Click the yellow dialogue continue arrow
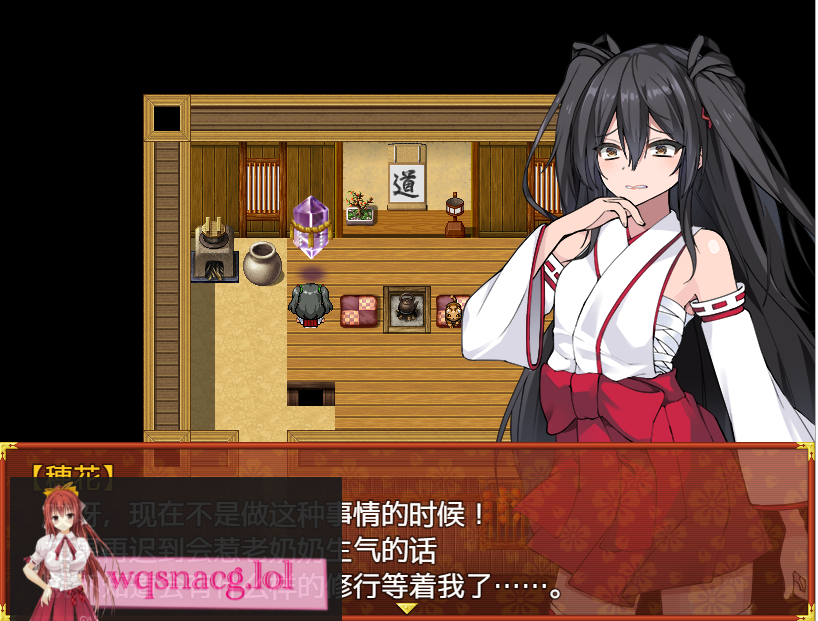Screen dimensions: 818x621 coord(406,607)
